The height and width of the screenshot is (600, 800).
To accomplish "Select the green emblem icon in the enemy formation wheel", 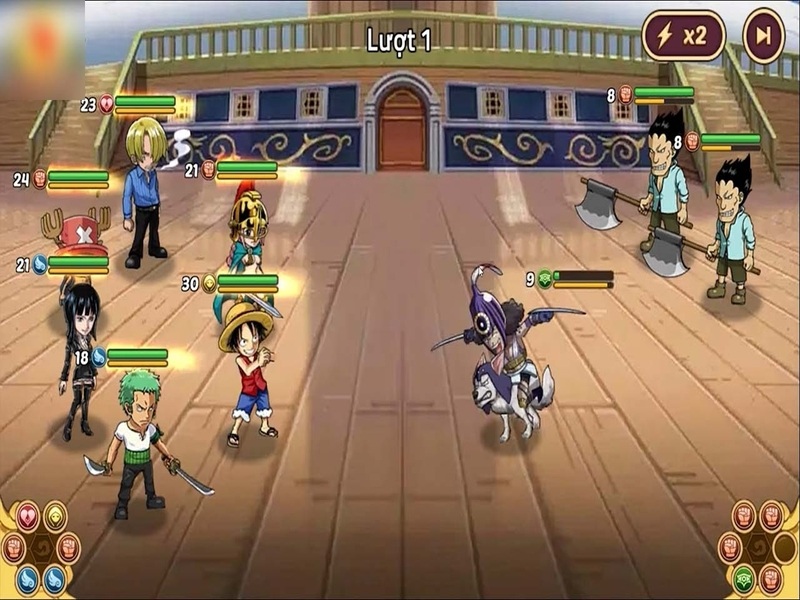I will 743,580.
